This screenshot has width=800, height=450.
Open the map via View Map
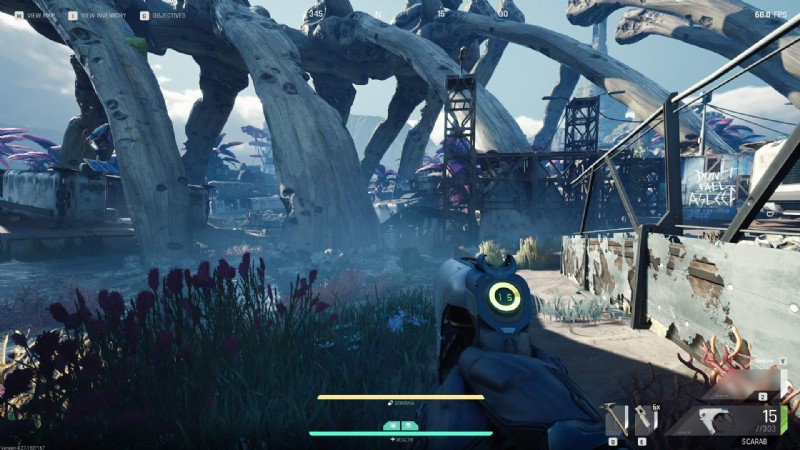pos(37,16)
